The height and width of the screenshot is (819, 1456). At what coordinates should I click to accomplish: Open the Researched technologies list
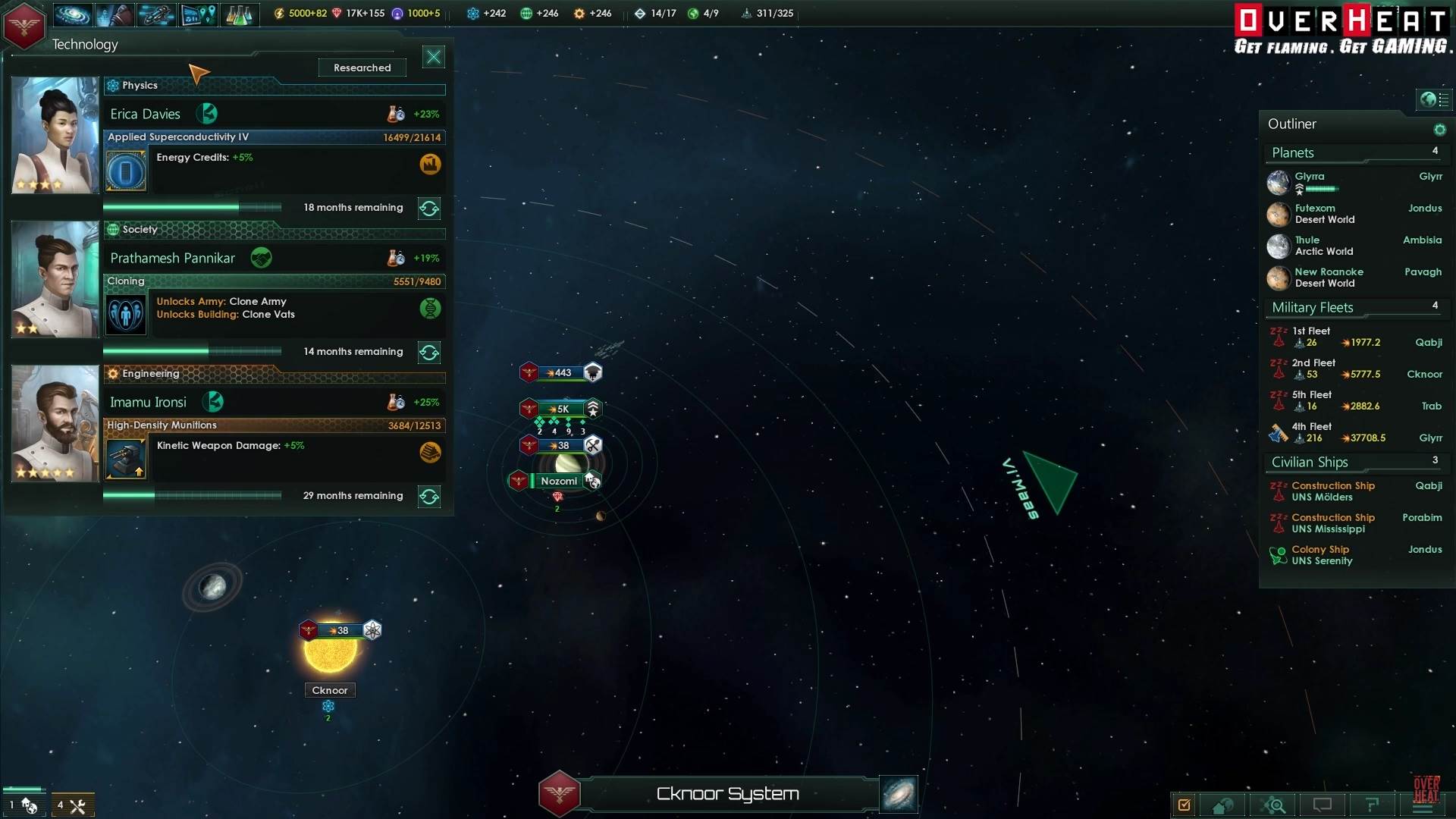click(x=362, y=67)
